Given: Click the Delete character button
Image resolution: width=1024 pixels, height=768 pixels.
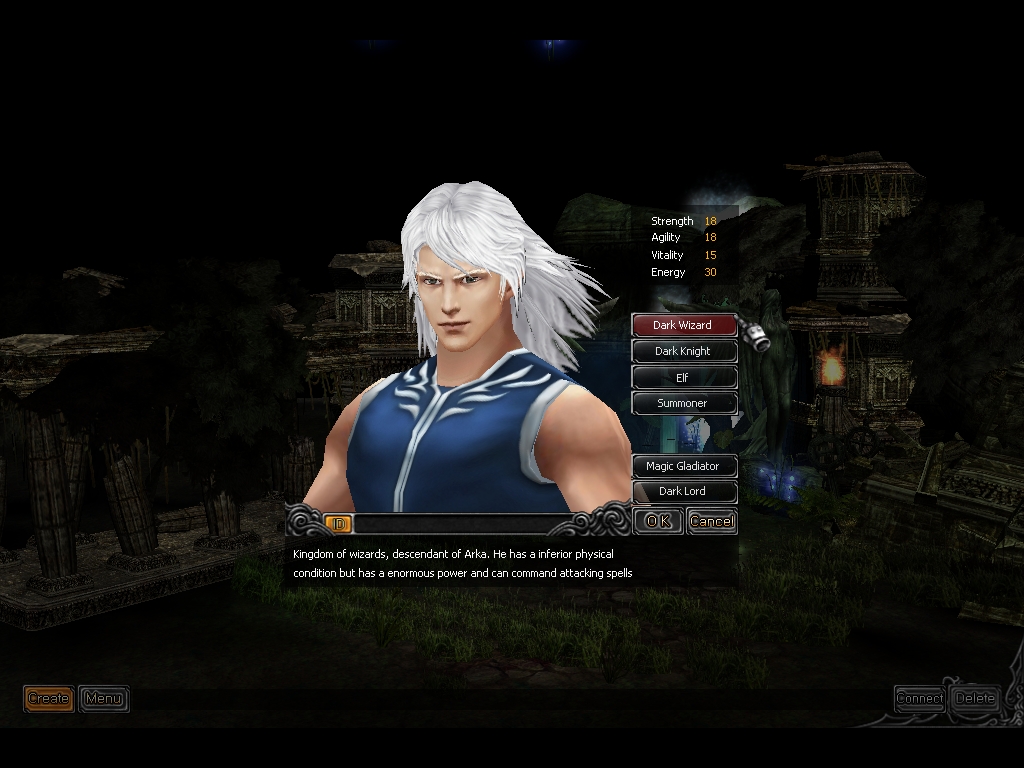Looking at the screenshot, I should [975, 698].
